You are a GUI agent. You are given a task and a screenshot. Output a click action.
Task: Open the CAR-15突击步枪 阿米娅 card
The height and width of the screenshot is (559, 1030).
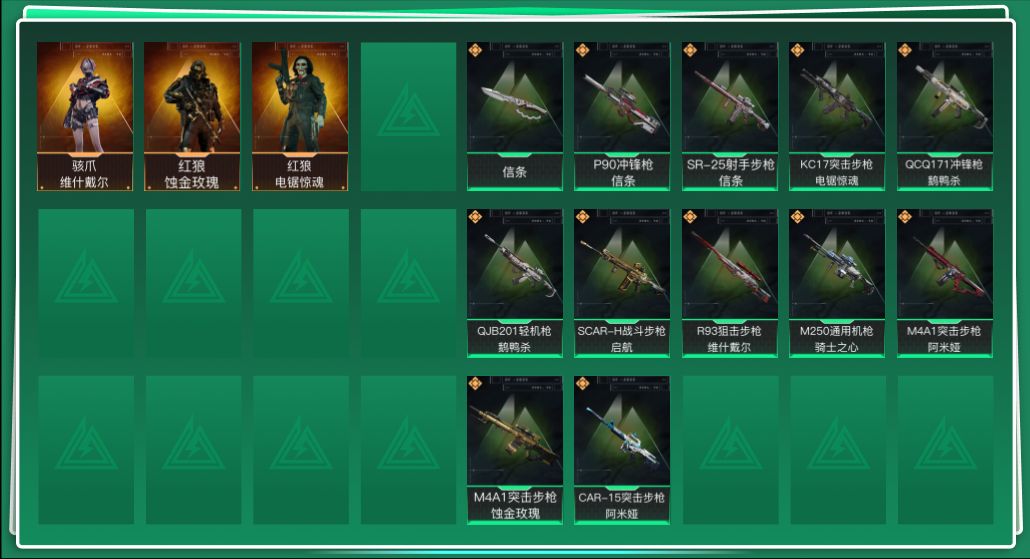click(x=622, y=449)
